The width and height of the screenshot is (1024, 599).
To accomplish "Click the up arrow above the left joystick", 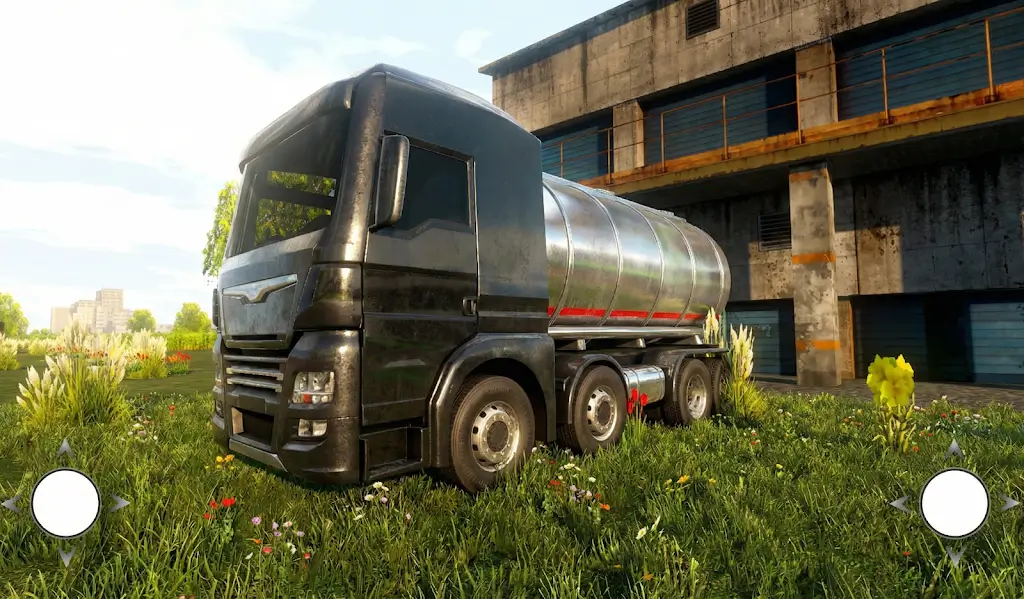I will coord(66,447).
